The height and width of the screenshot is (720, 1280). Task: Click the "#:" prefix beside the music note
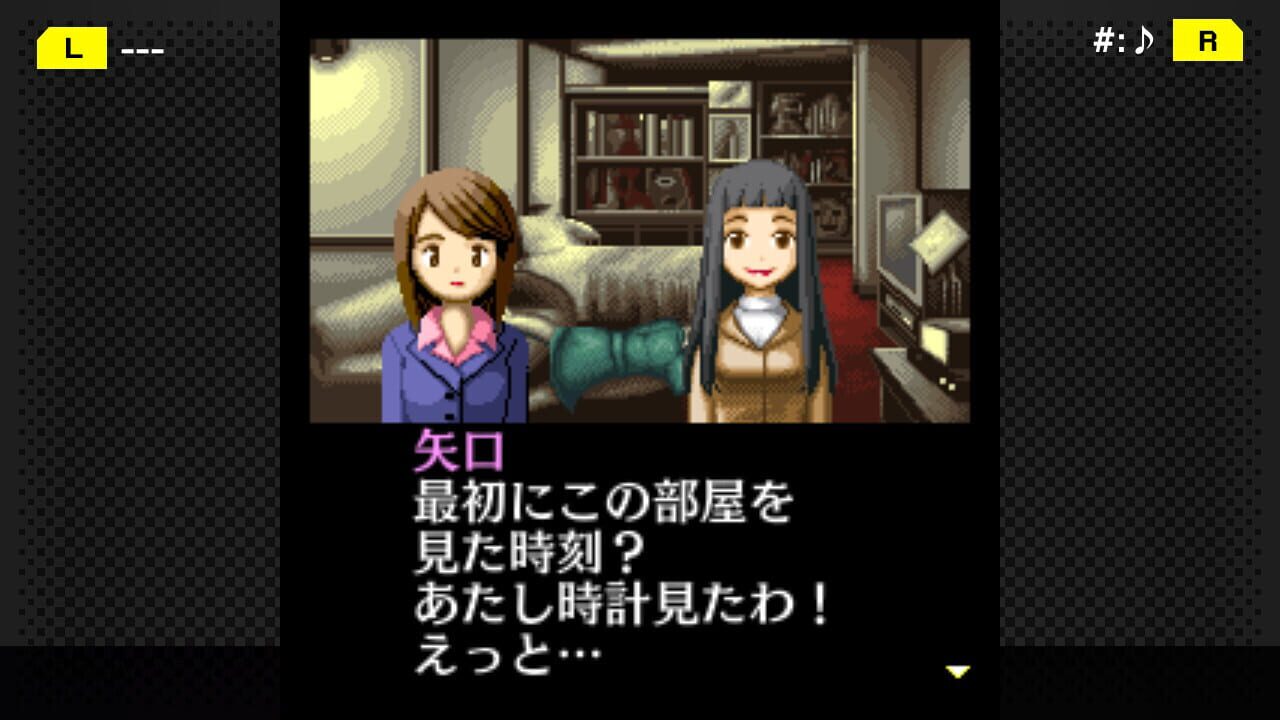click(x=1109, y=41)
